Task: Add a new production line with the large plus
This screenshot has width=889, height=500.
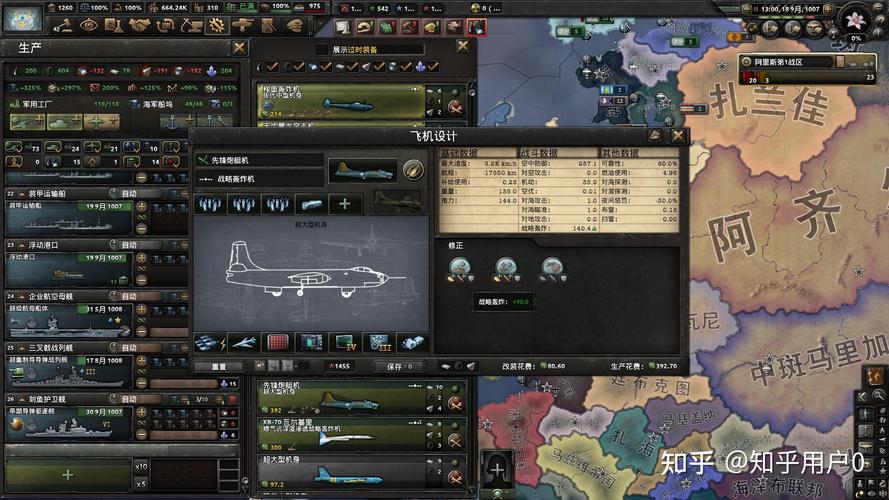Action: click(x=67, y=474)
